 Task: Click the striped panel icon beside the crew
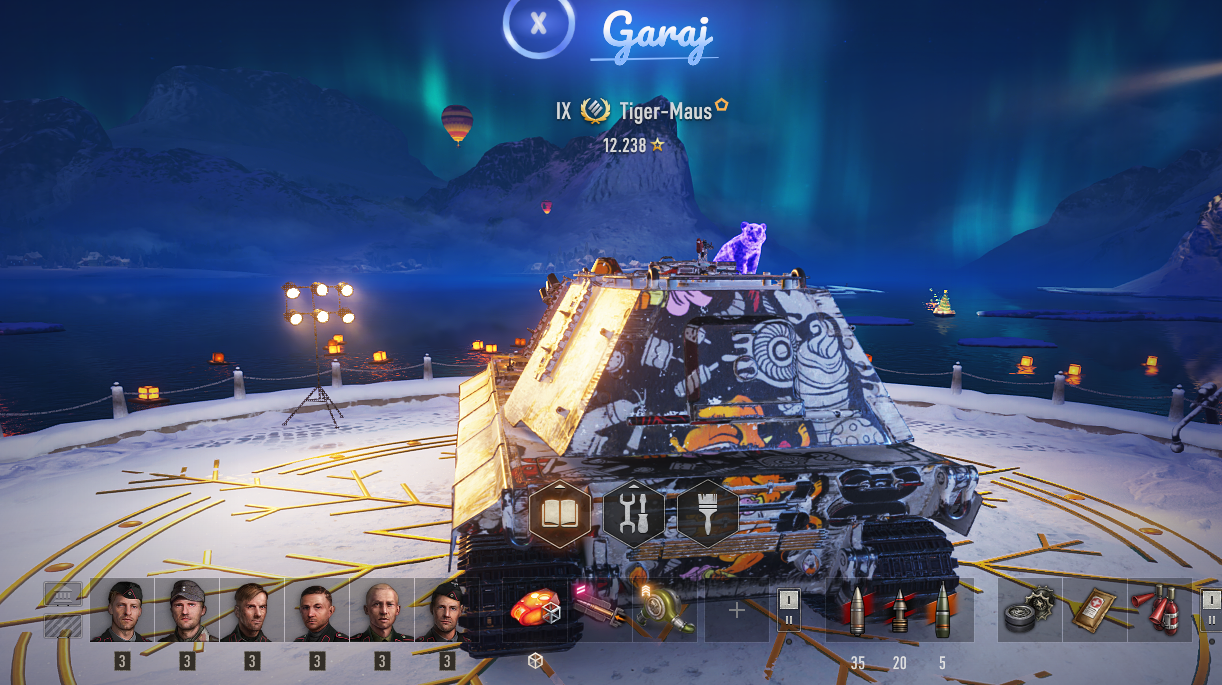click(x=62, y=626)
